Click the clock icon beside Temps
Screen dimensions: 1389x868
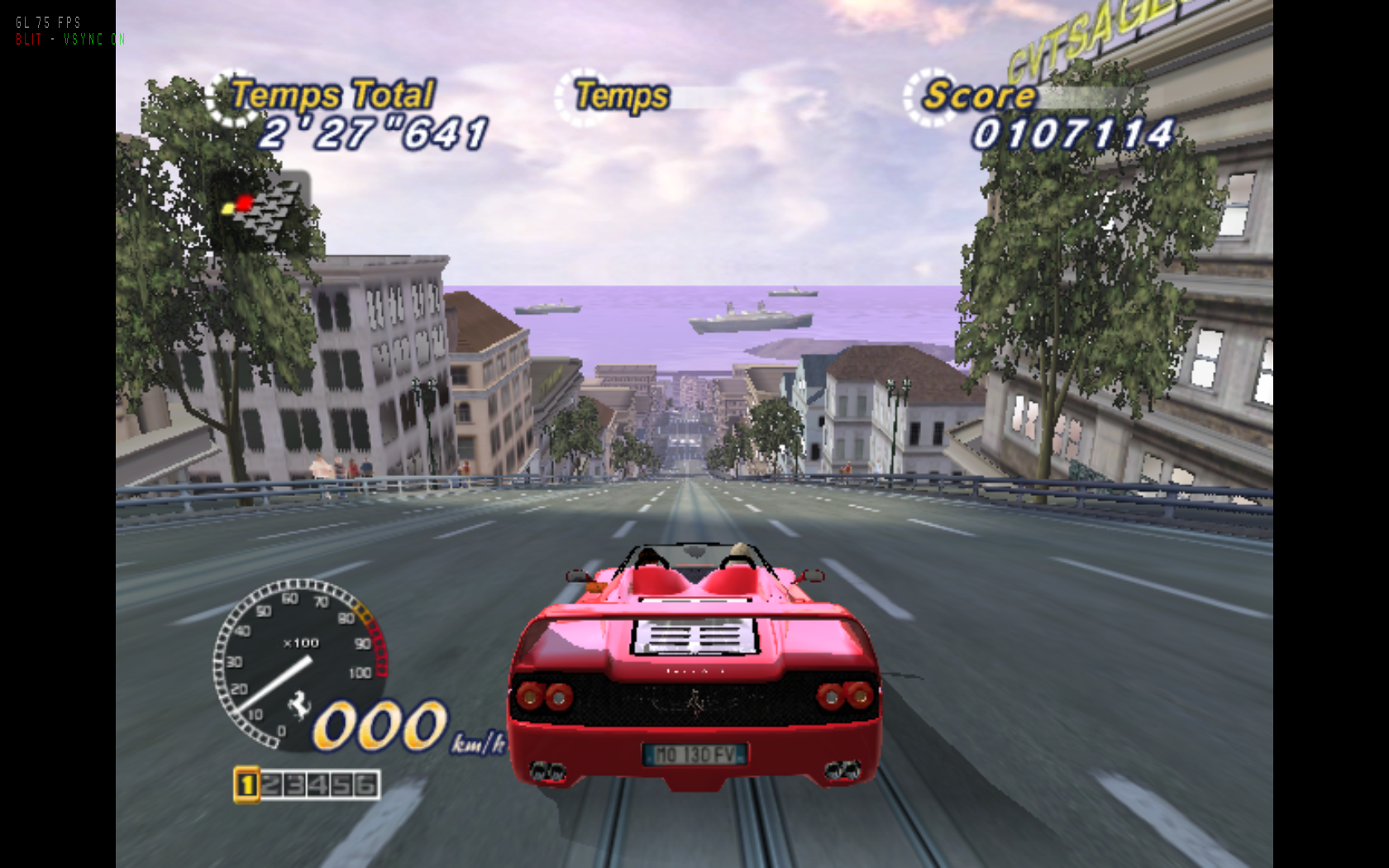click(x=585, y=98)
